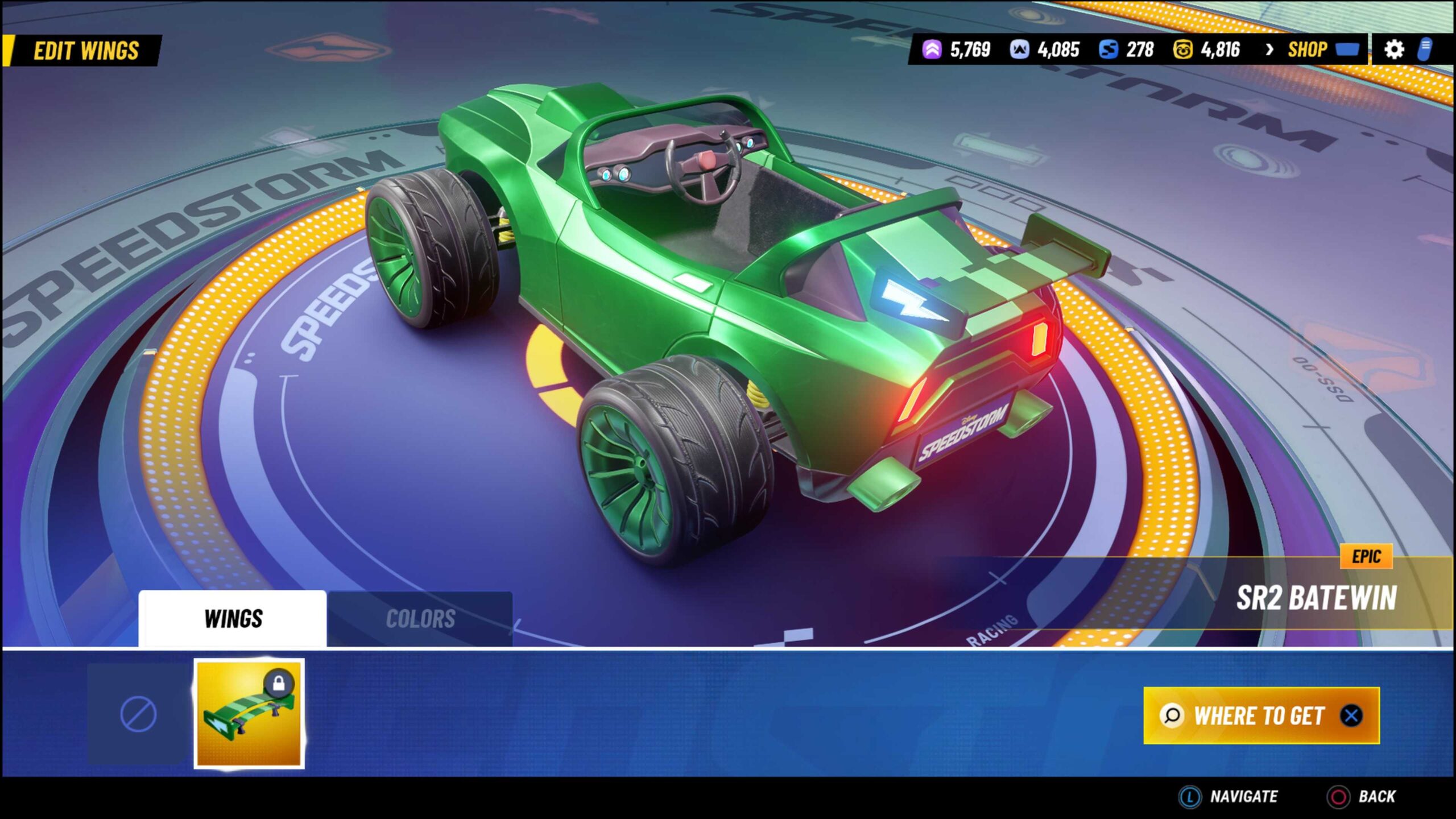Click the Where To Get button

[x=1261, y=715]
